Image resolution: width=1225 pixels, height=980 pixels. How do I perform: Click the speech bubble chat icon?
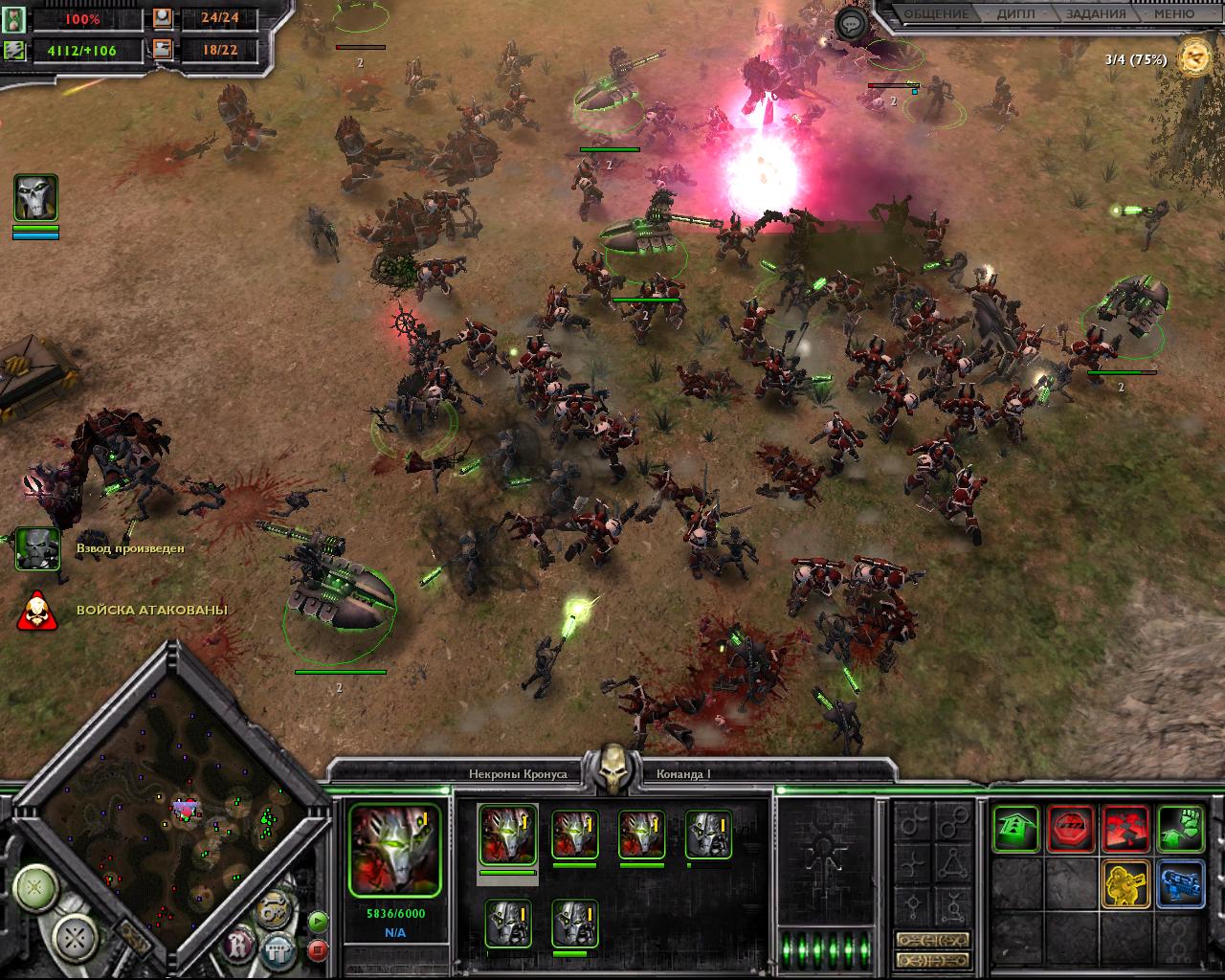(x=851, y=24)
